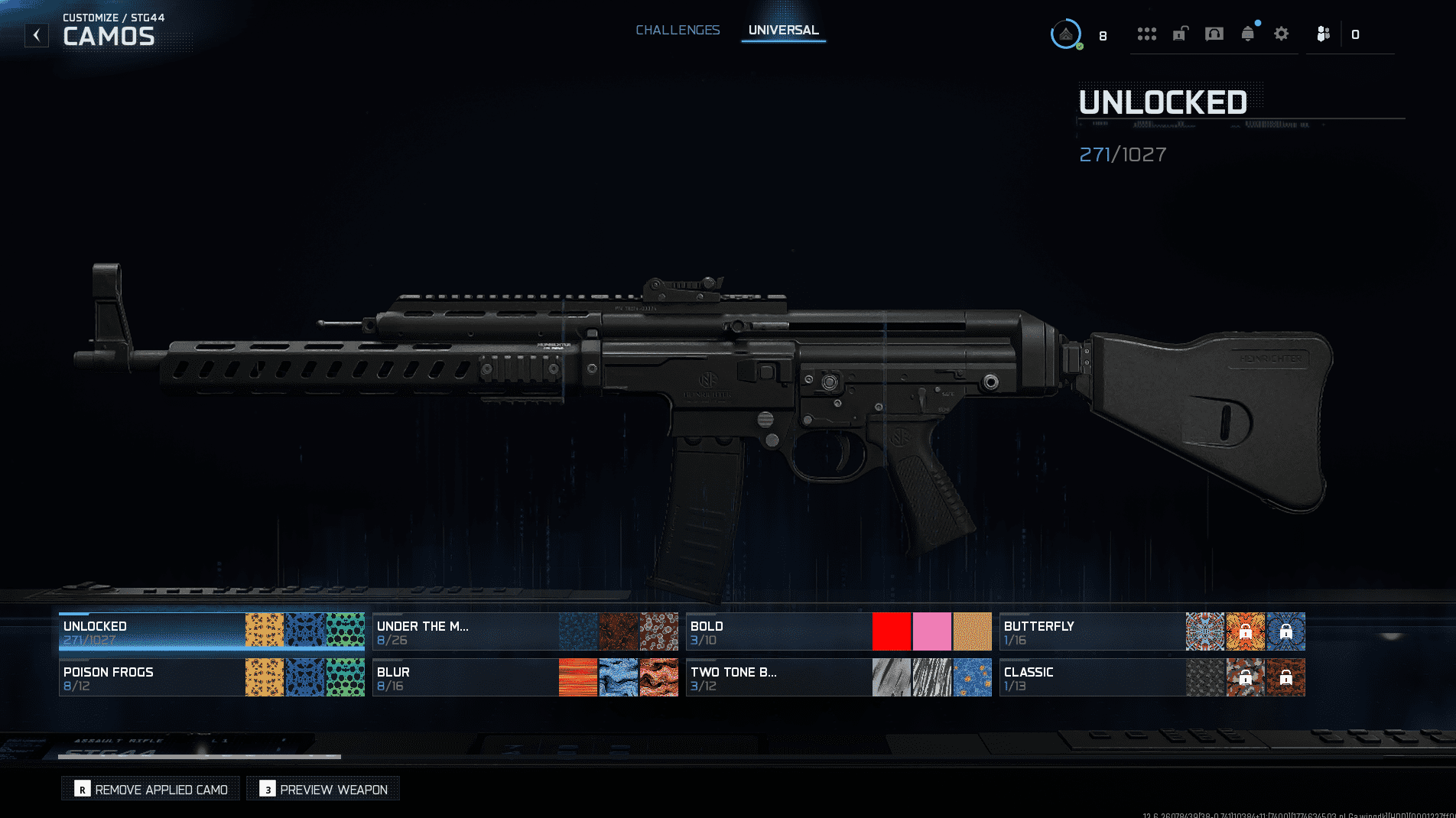Open the Classic camo category

pos(1092,678)
